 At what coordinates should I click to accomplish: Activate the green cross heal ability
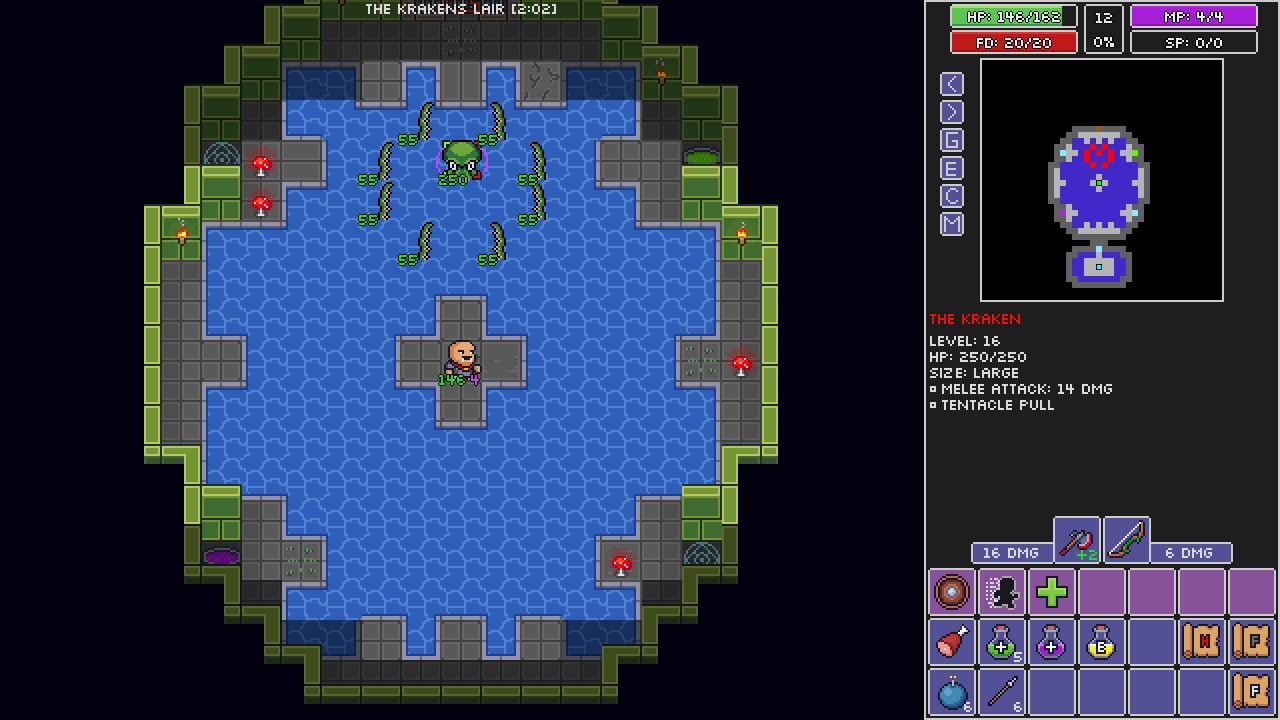click(x=1052, y=592)
